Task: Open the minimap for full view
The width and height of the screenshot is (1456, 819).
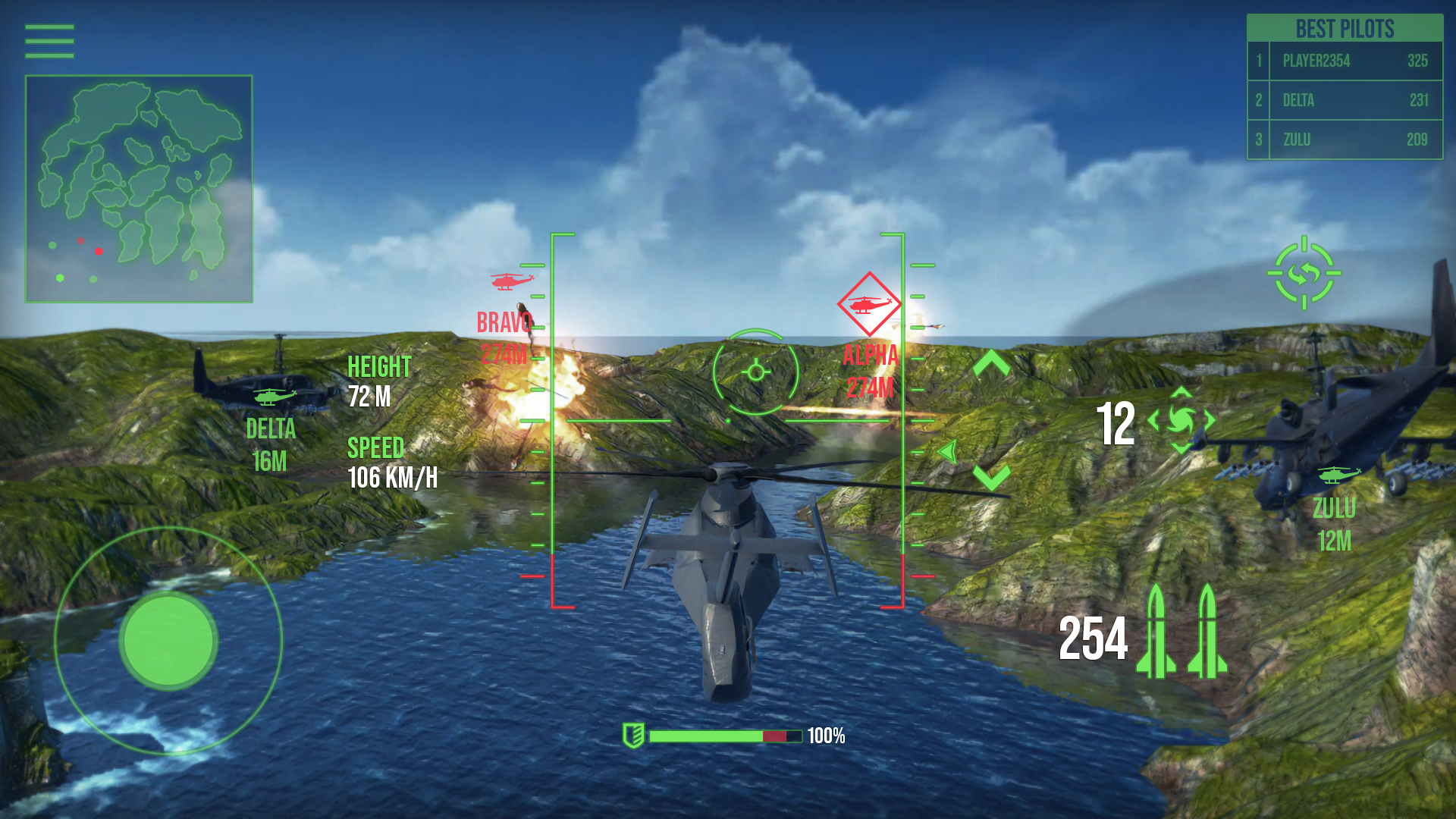Action: point(138,187)
